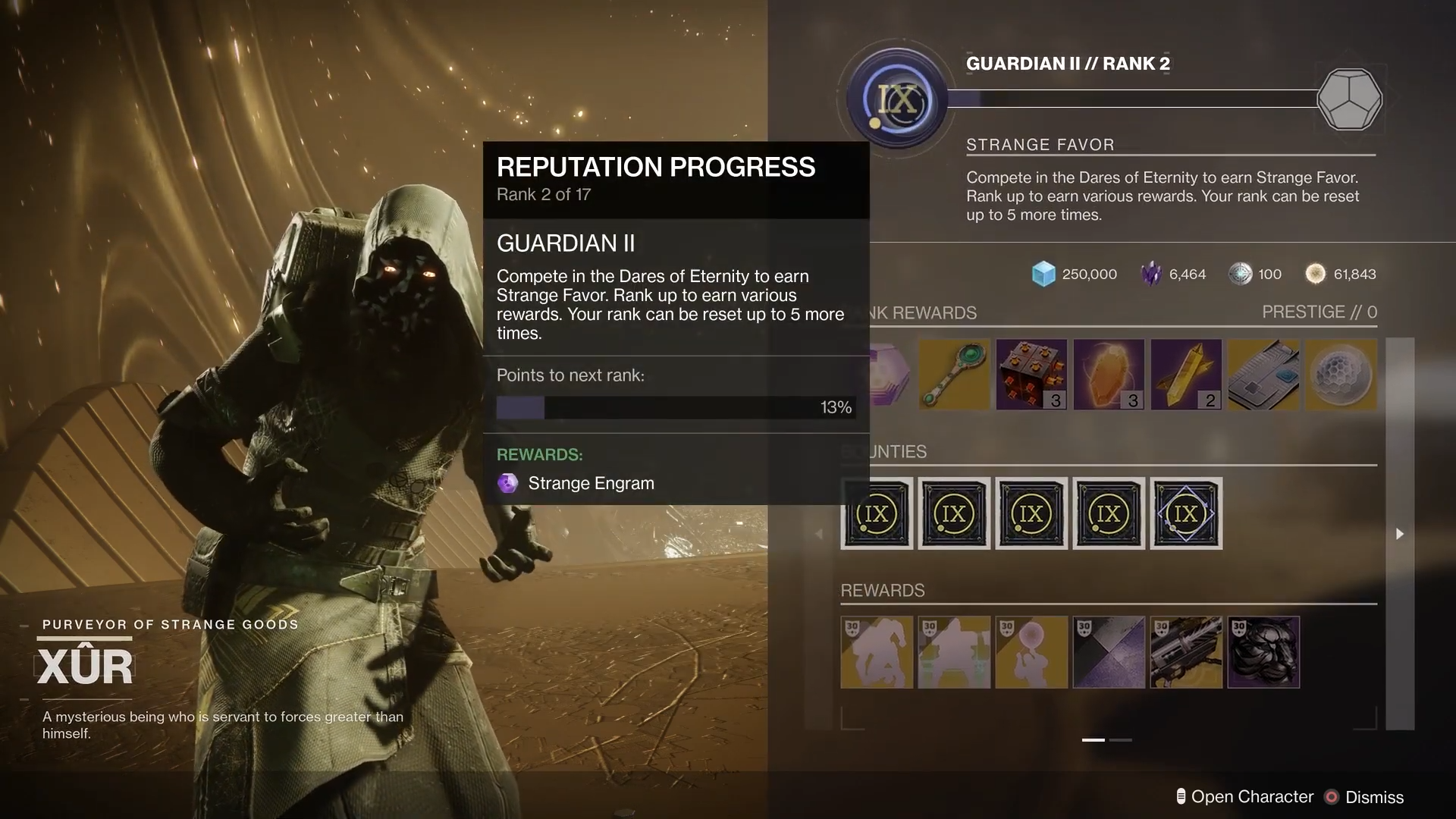Select the black lion-head ornament reward
The width and height of the screenshot is (1456, 819).
[1263, 652]
